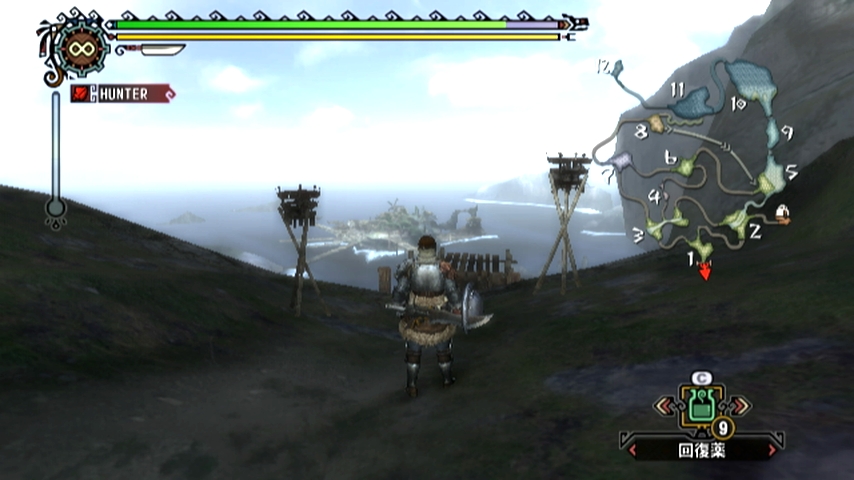Screen dimensions: 854x480
Task: Click the right item-cycle chevron arrow
Action: (x=738, y=406)
